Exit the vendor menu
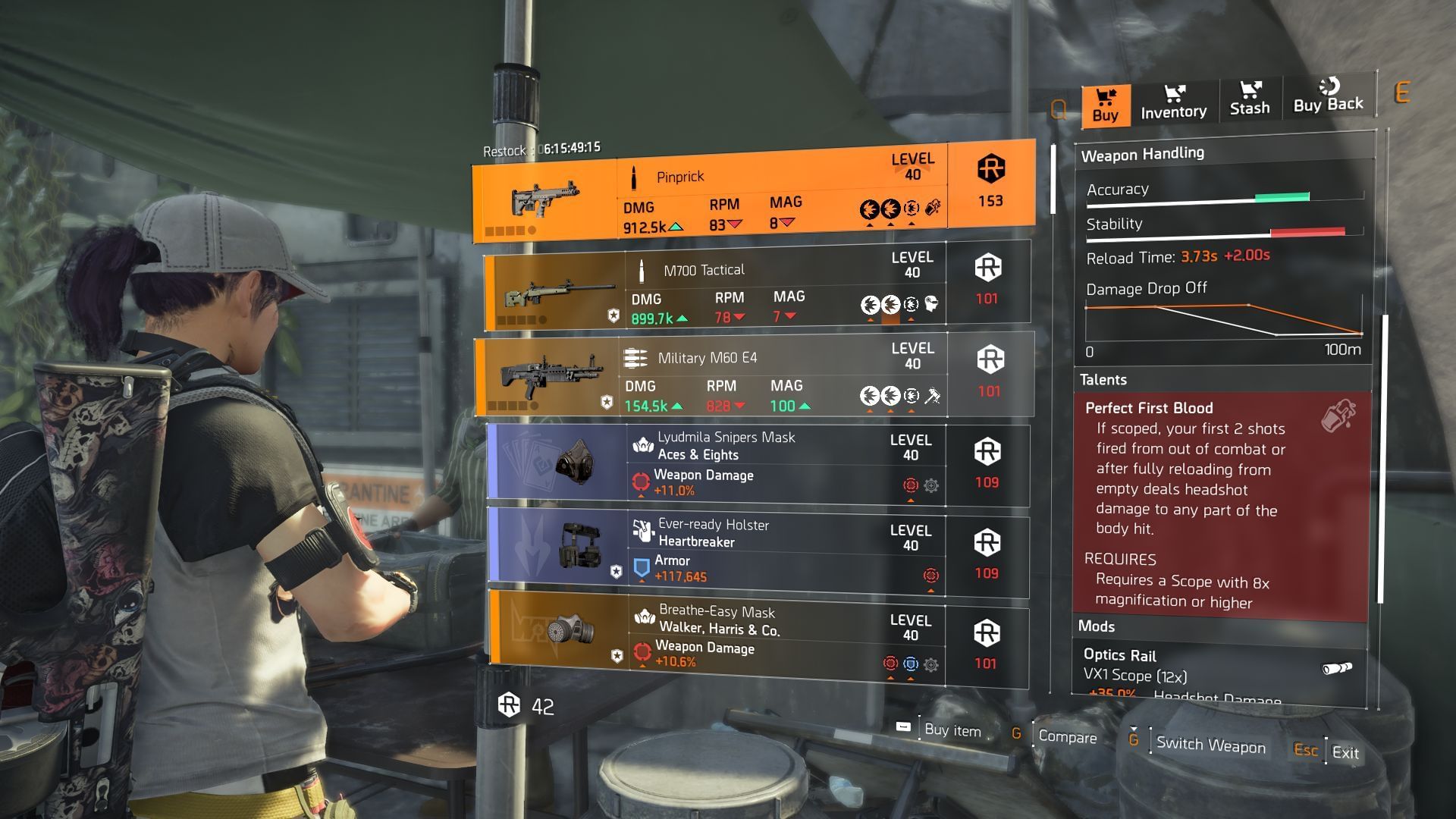The height and width of the screenshot is (819, 1456). [1345, 752]
